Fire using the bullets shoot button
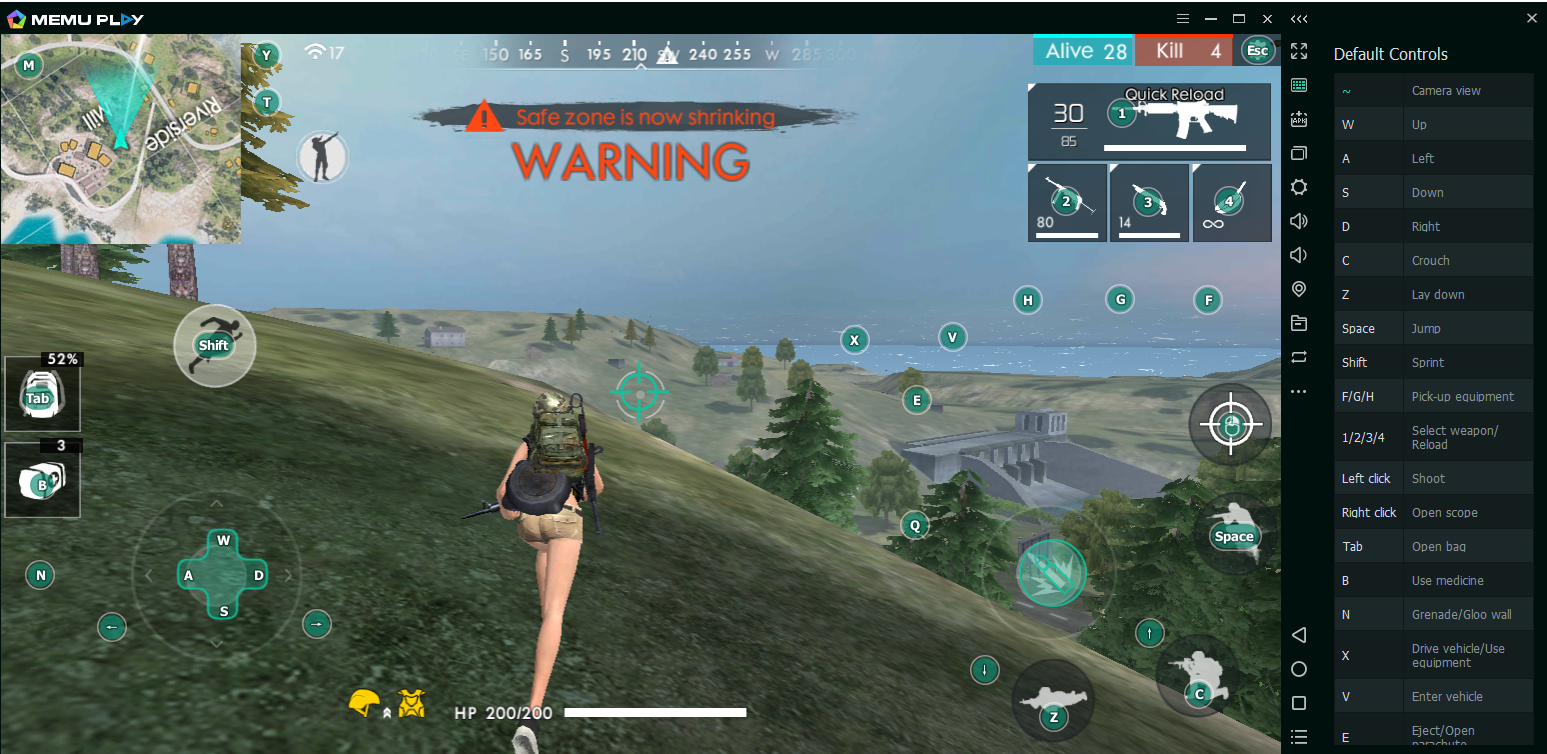 click(1051, 574)
